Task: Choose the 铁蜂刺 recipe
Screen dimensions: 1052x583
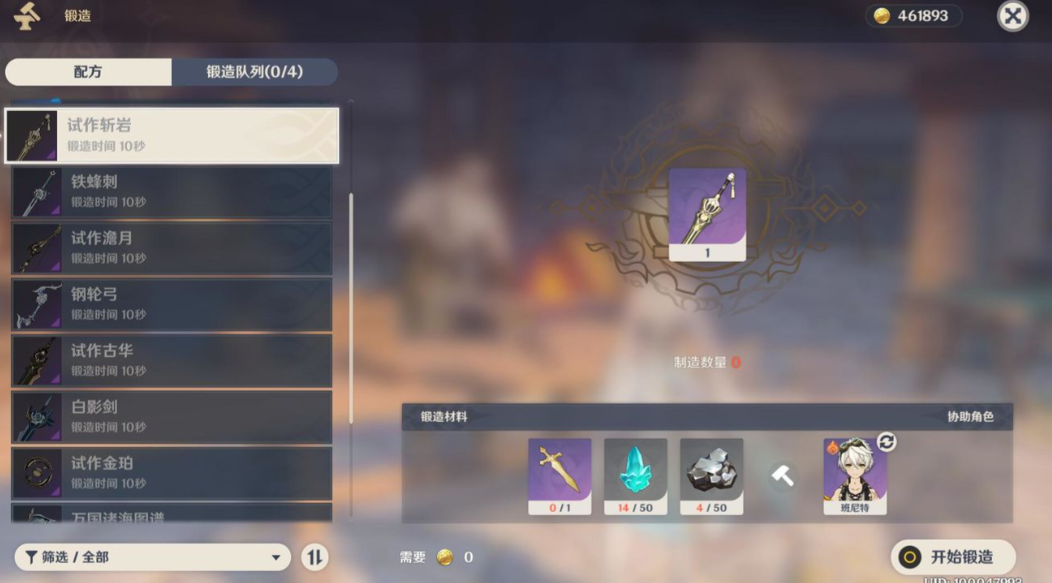Action: (172, 191)
